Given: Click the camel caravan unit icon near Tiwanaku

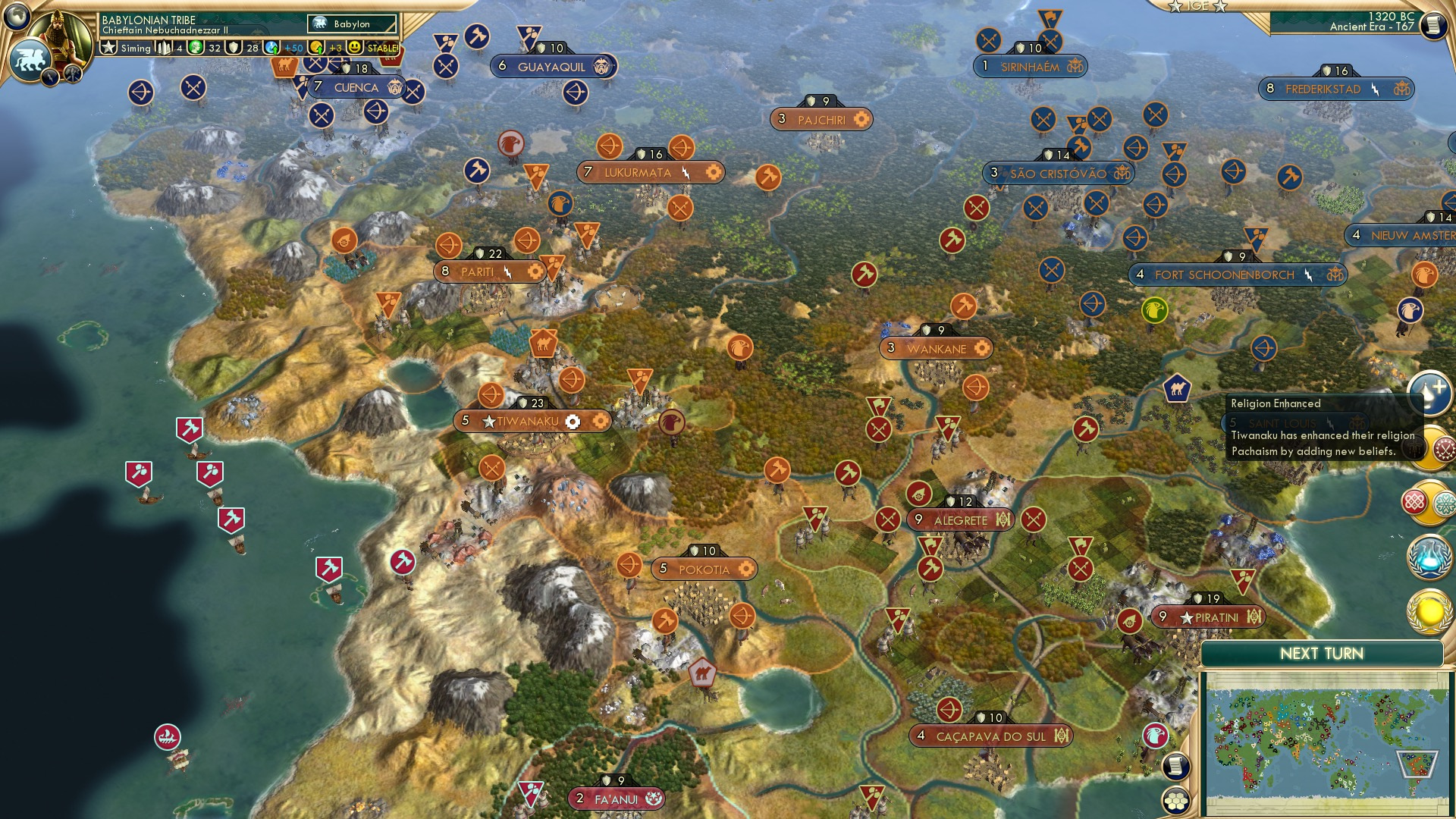Looking at the screenshot, I should 544,341.
